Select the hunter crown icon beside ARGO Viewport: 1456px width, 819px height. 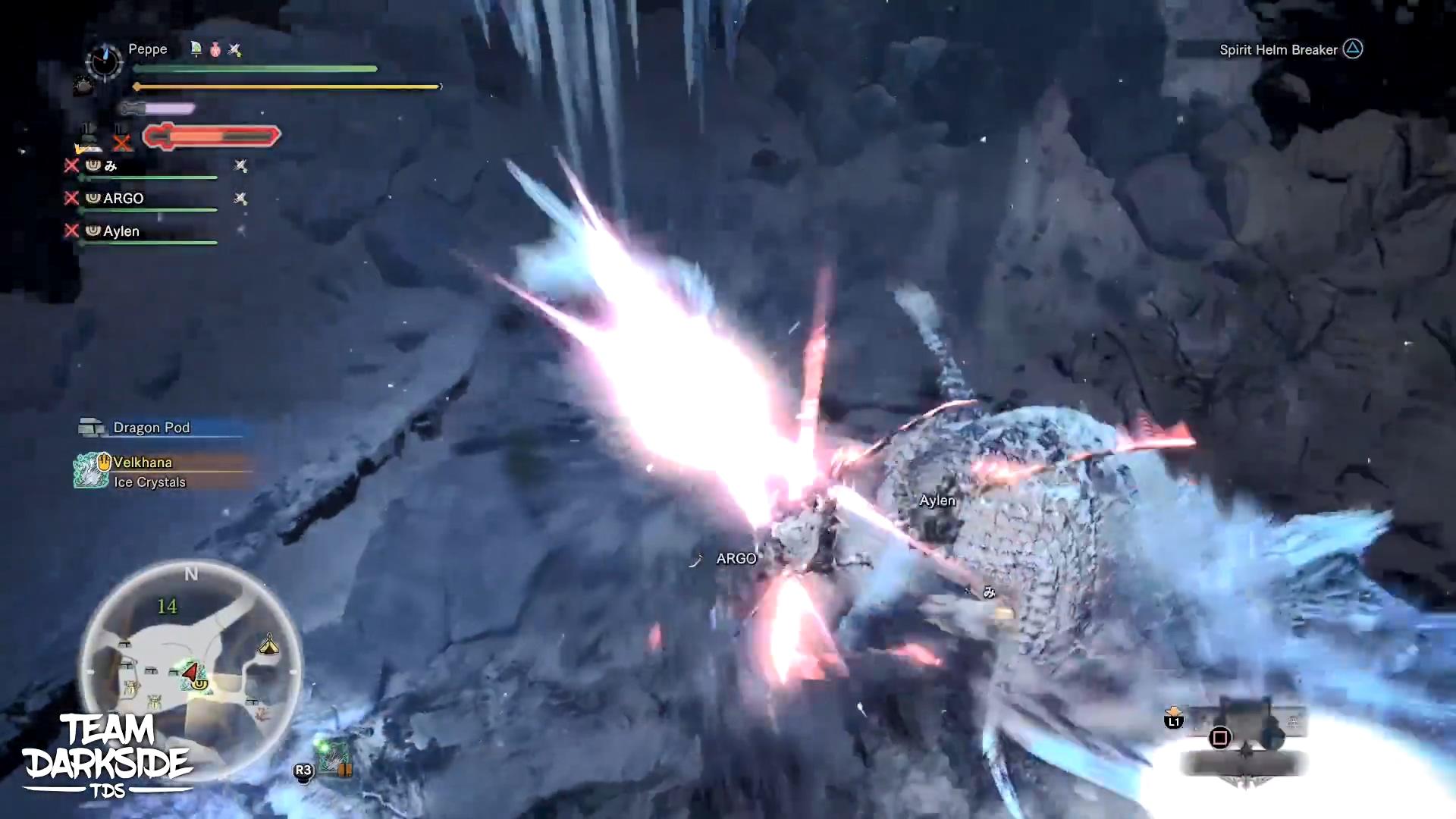pos(93,198)
